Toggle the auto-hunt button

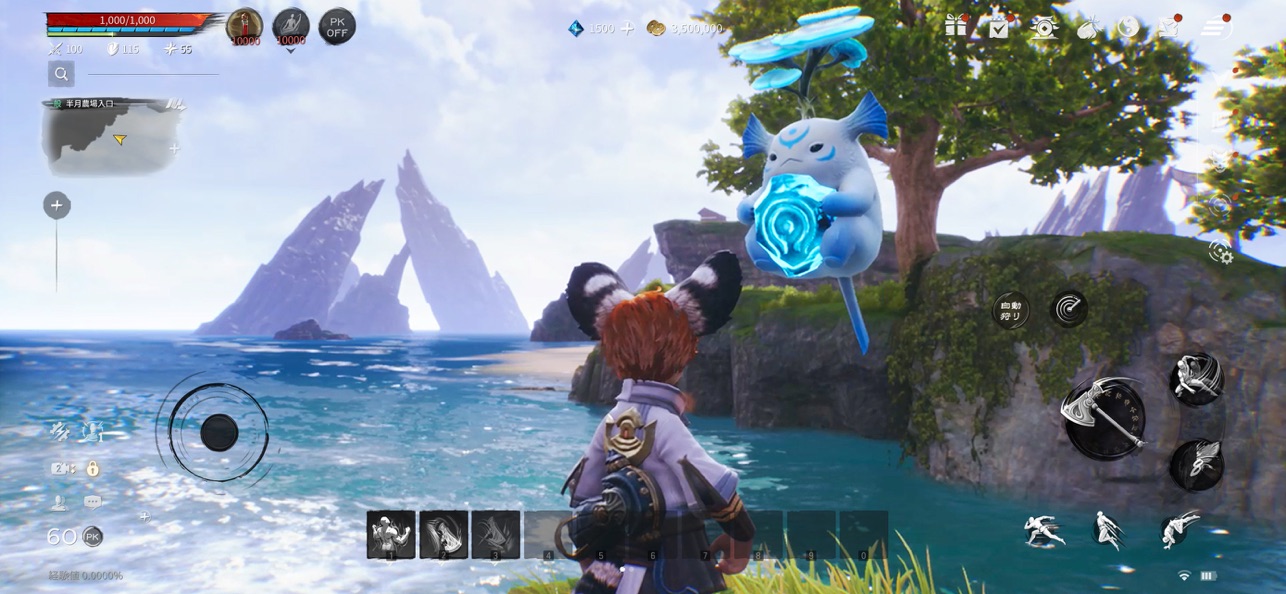click(x=1011, y=310)
